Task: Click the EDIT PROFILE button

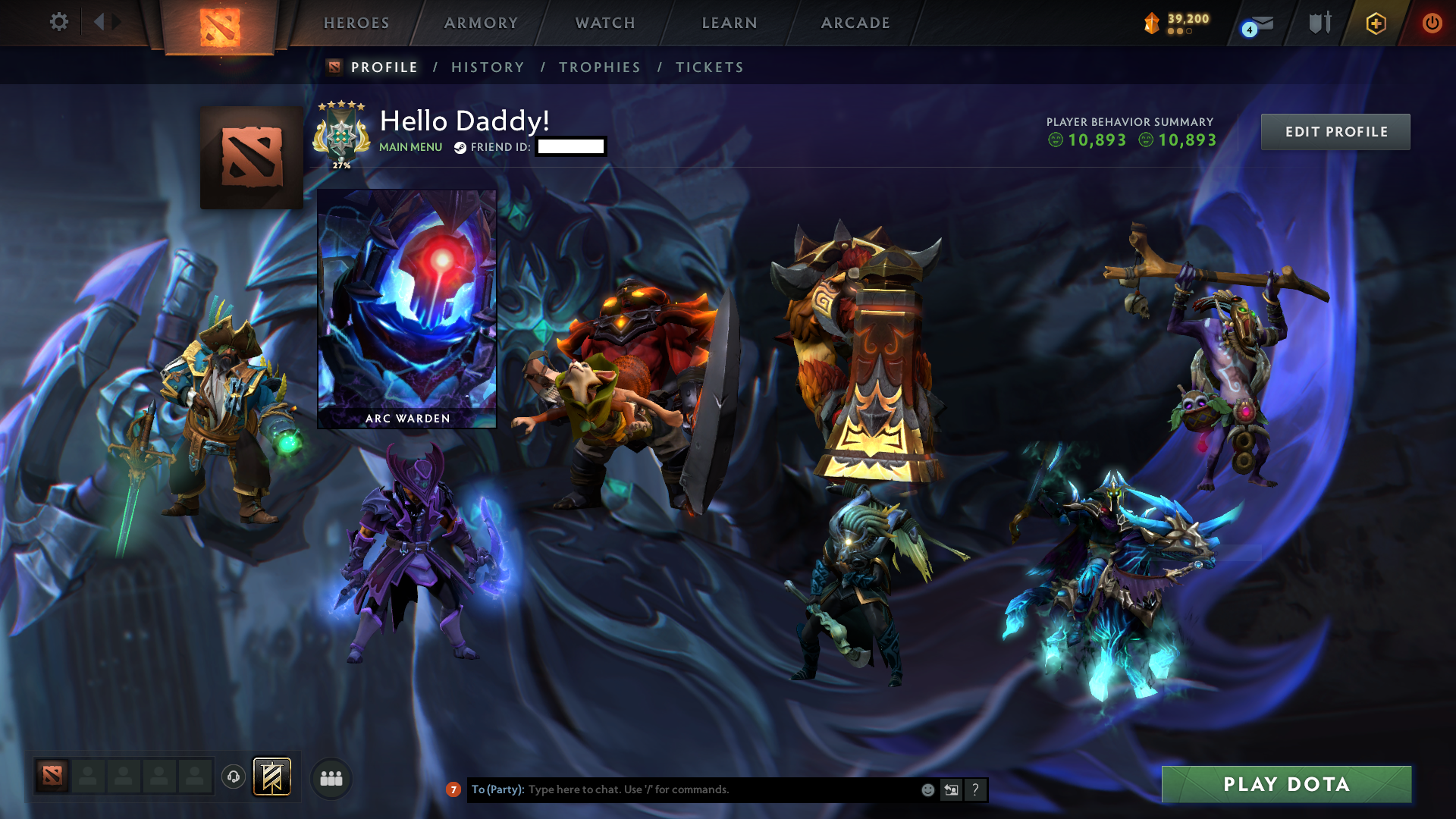Action: point(1335,131)
